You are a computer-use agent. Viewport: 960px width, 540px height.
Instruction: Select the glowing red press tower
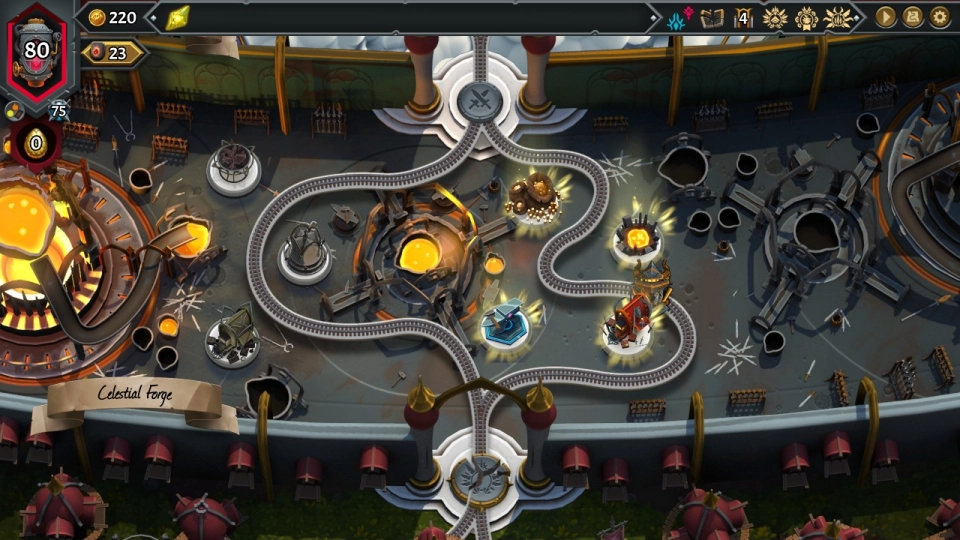click(x=627, y=320)
